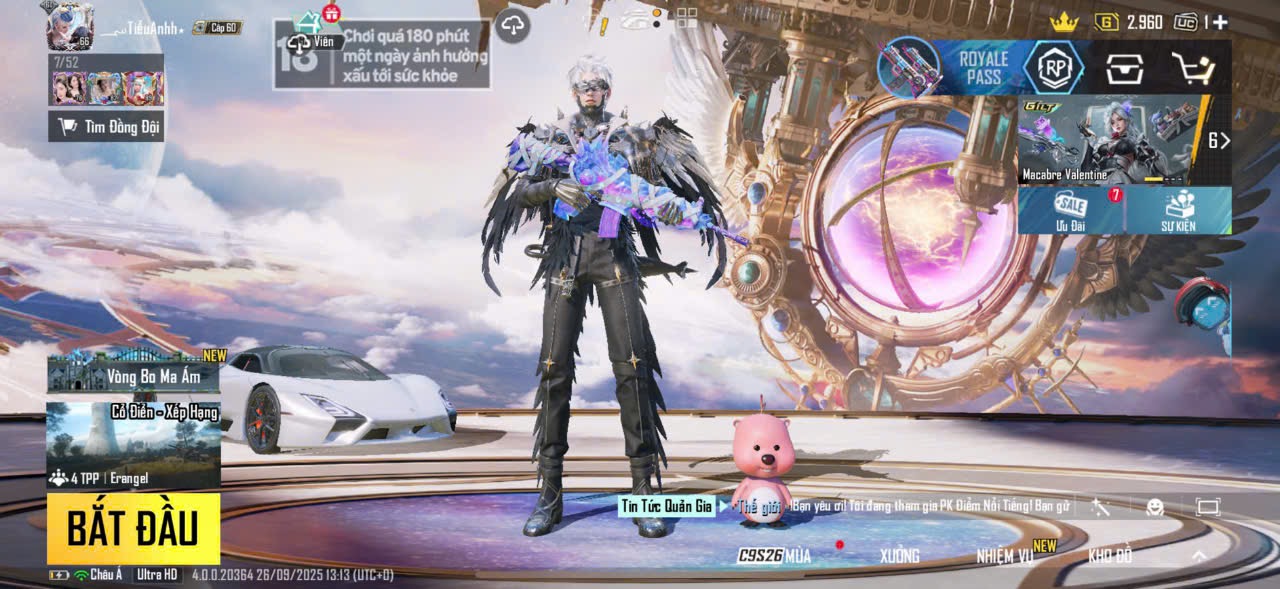This screenshot has width=1280, height=589.
Task: Open the emote smiley face icon
Action: (1155, 507)
